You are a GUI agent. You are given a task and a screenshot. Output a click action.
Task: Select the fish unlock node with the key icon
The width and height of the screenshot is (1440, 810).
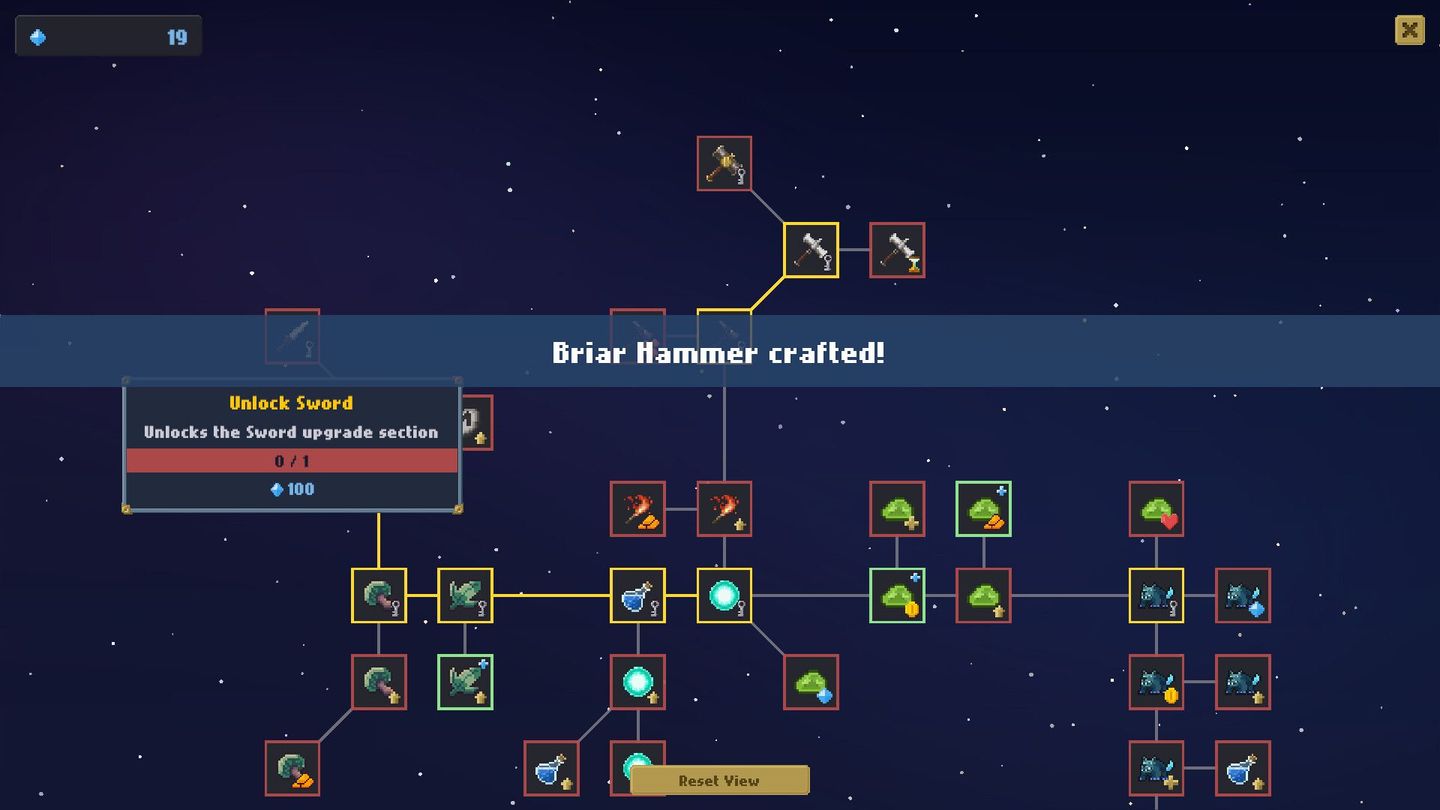(x=465, y=595)
